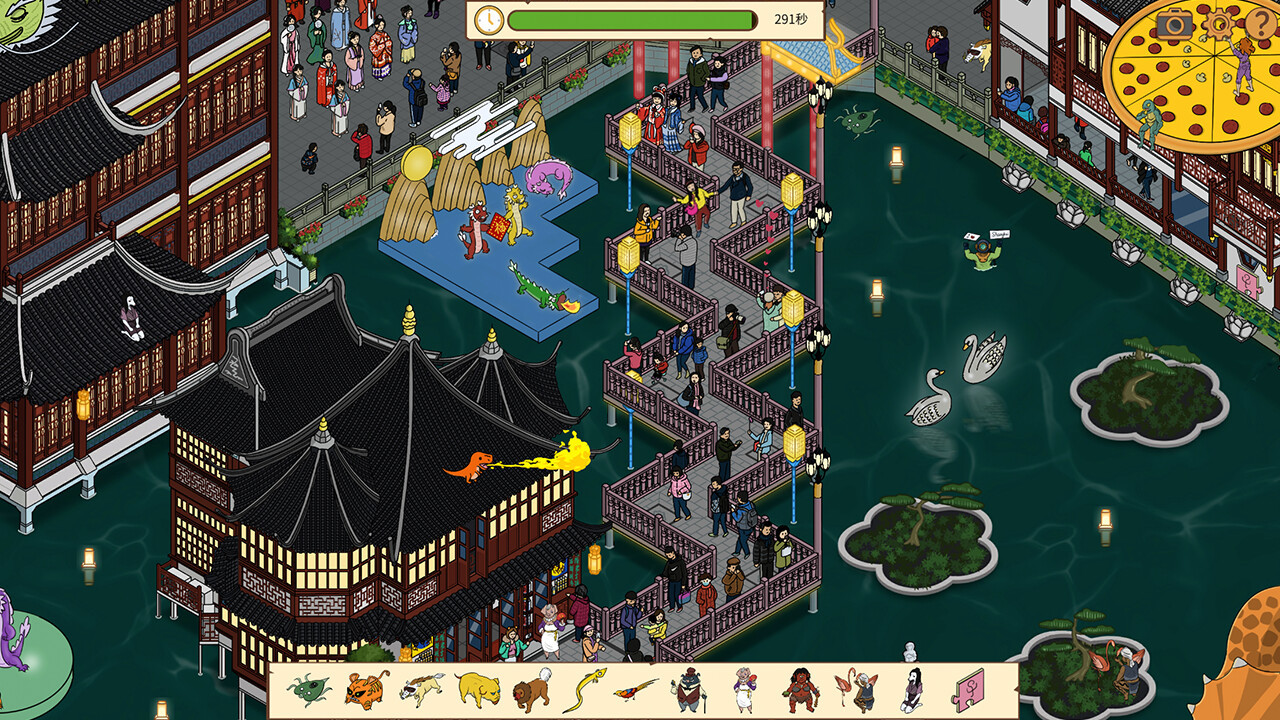Take a screenshot with the camera icon
The width and height of the screenshot is (1280, 720).
click(x=1175, y=24)
